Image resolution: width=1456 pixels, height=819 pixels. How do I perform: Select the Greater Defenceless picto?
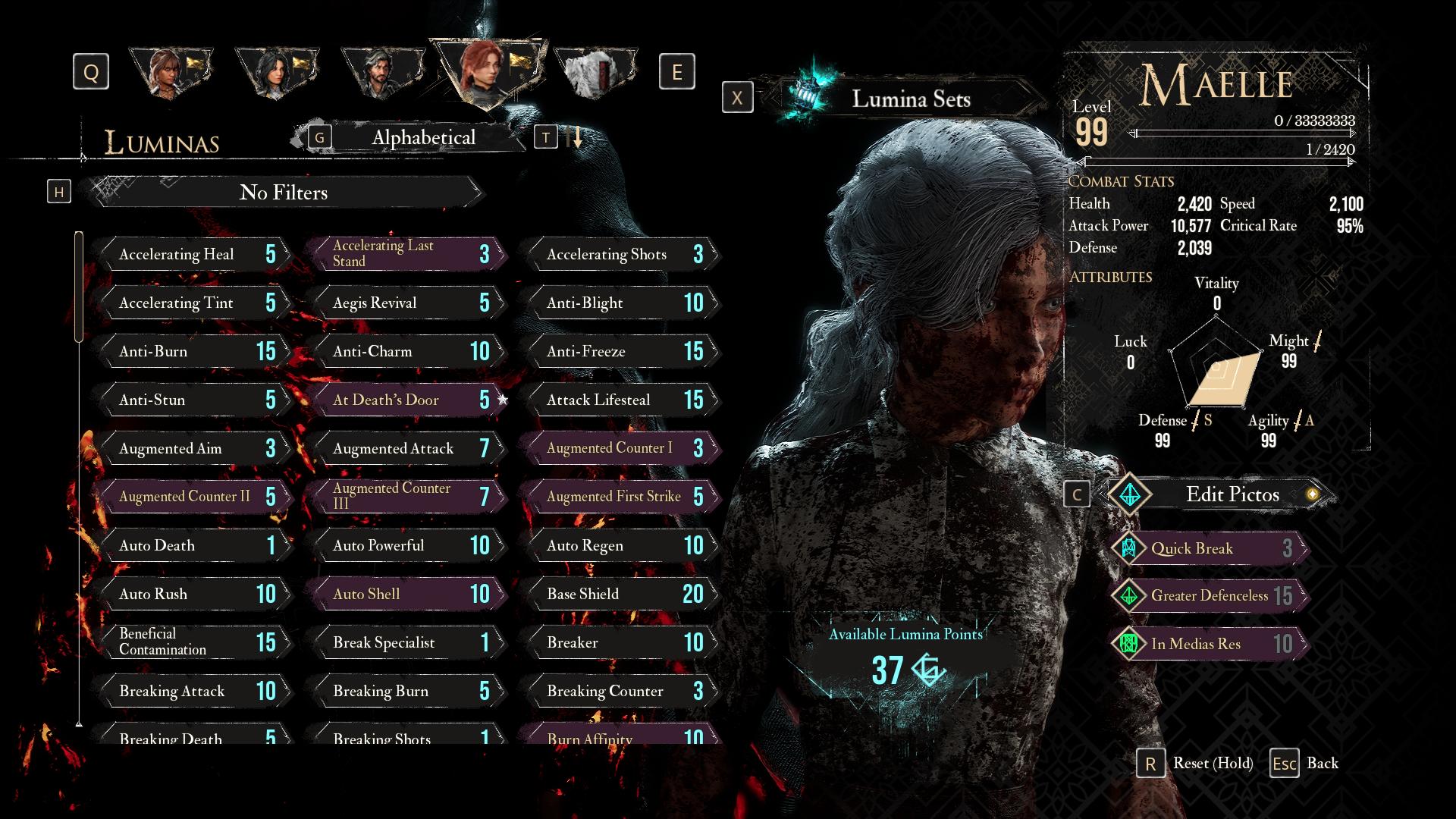click(x=1210, y=596)
